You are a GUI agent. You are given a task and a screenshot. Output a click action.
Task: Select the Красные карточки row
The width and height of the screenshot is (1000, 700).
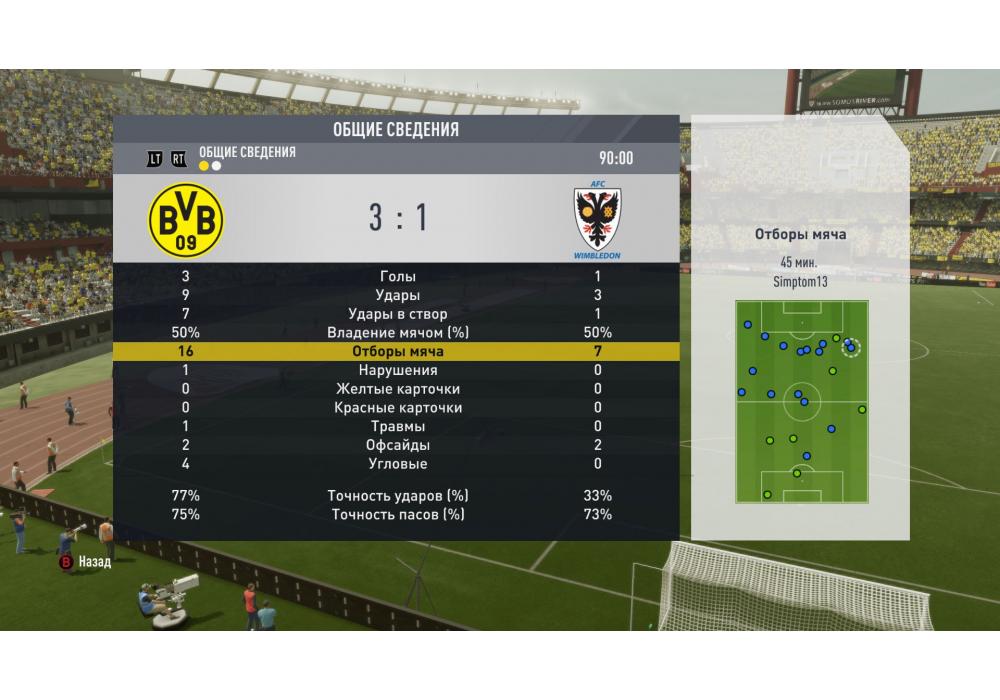(x=398, y=408)
